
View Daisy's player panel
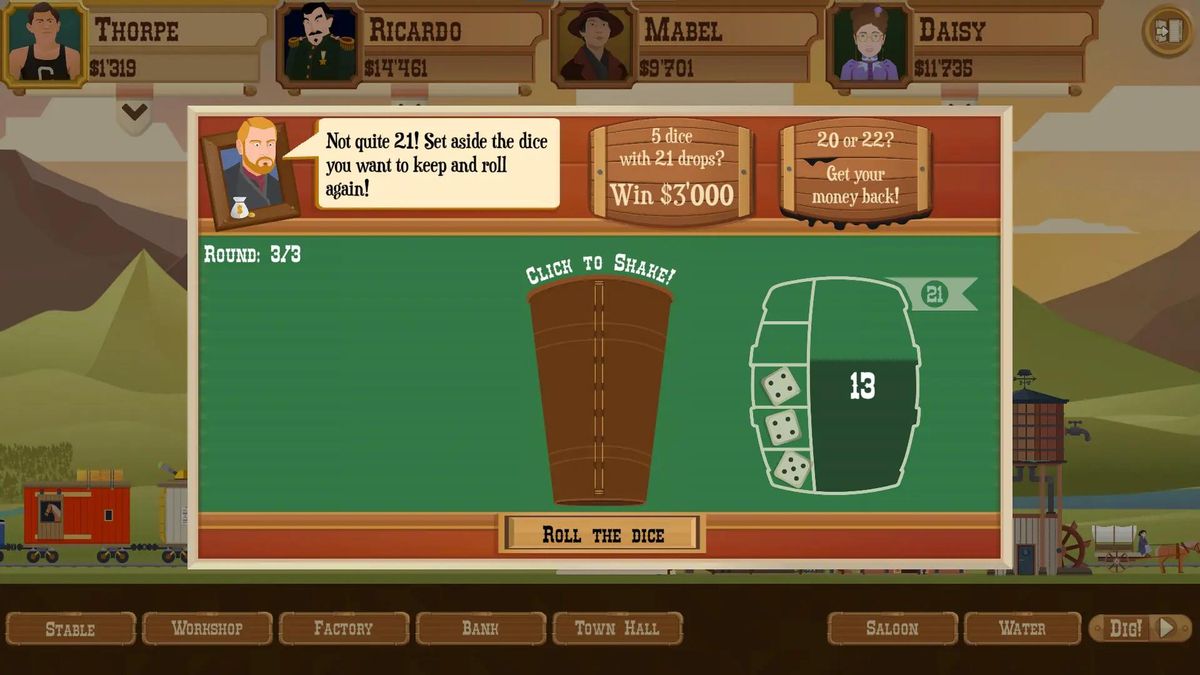960,45
